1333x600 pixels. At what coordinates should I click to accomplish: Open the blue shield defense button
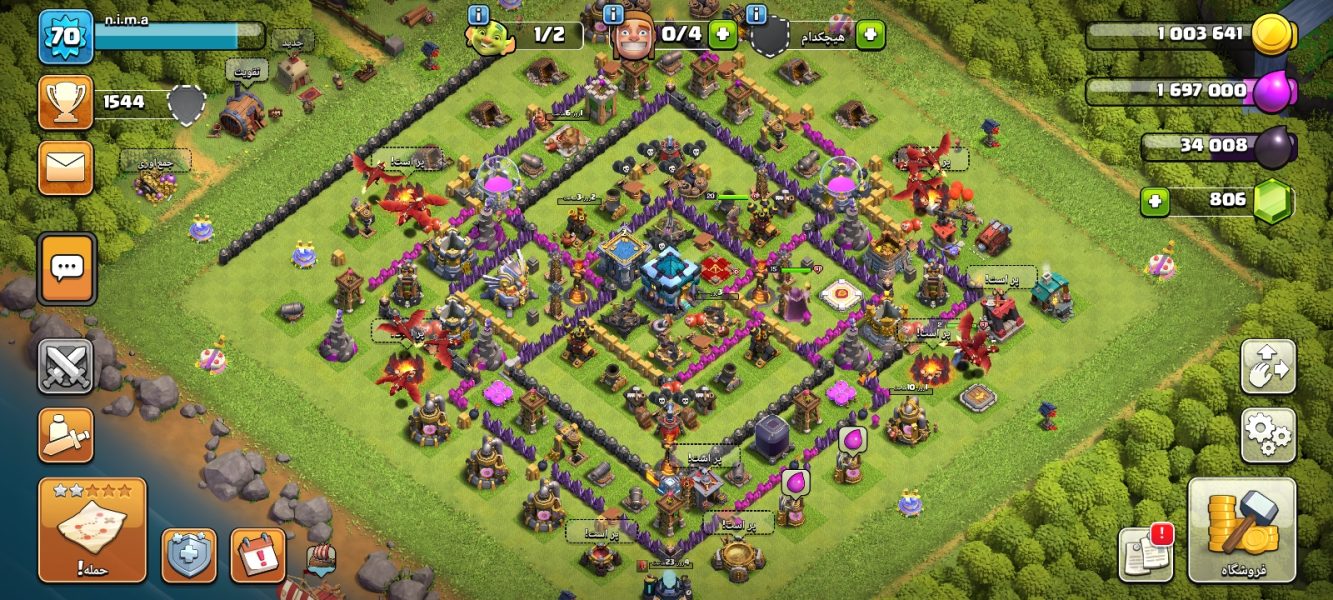189,555
